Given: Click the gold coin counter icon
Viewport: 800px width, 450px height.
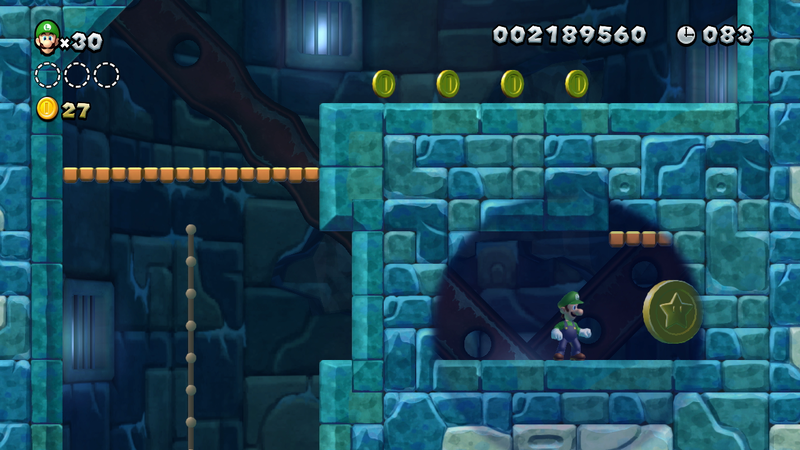Looking at the screenshot, I should [47, 109].
